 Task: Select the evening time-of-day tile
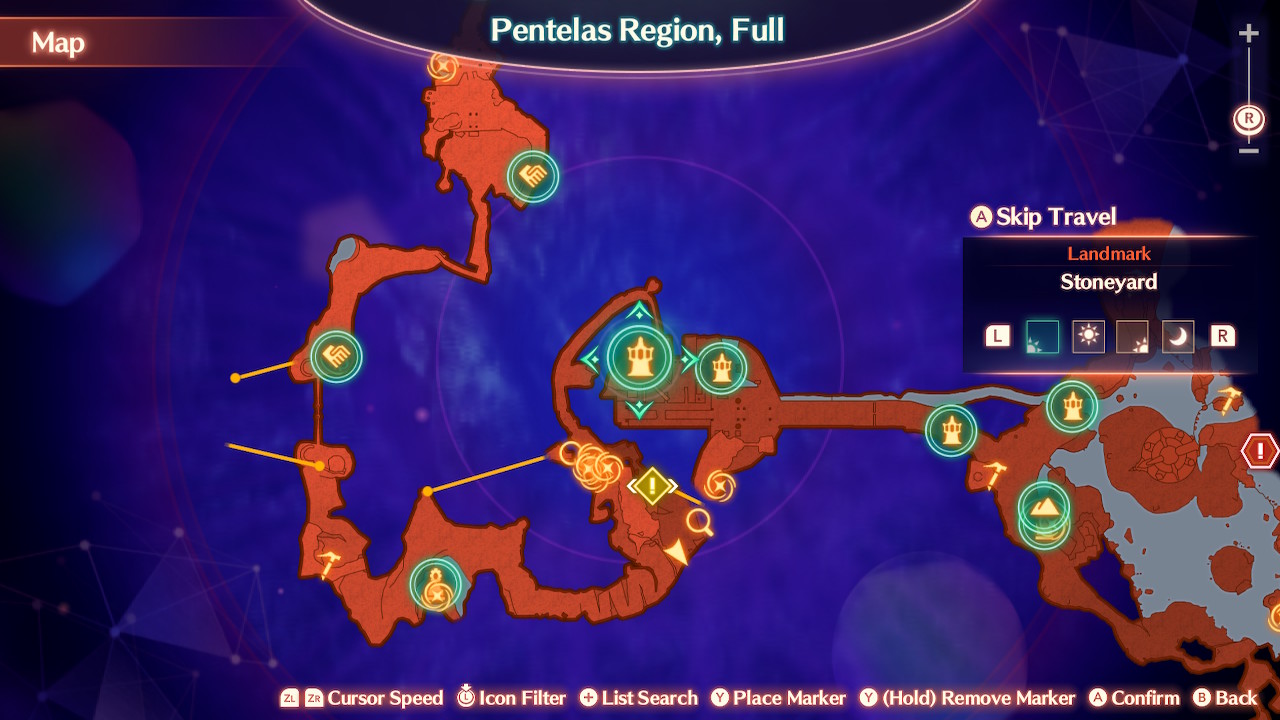[1133, 336]
